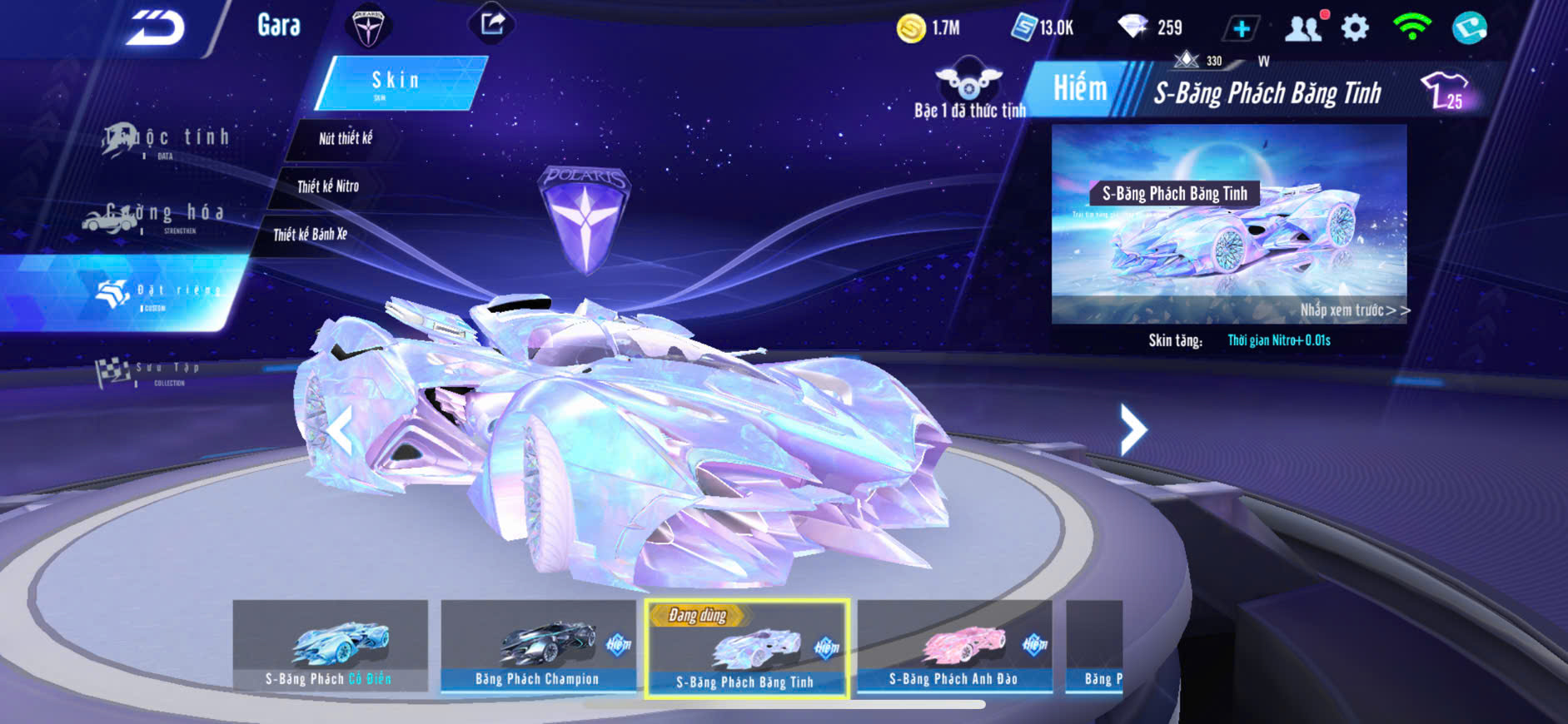Image resolution: width=1568 pixels, height=724 pixels.
Task: Select the S-Băng Phách Anh Đào skin
Action: (954, 645)
